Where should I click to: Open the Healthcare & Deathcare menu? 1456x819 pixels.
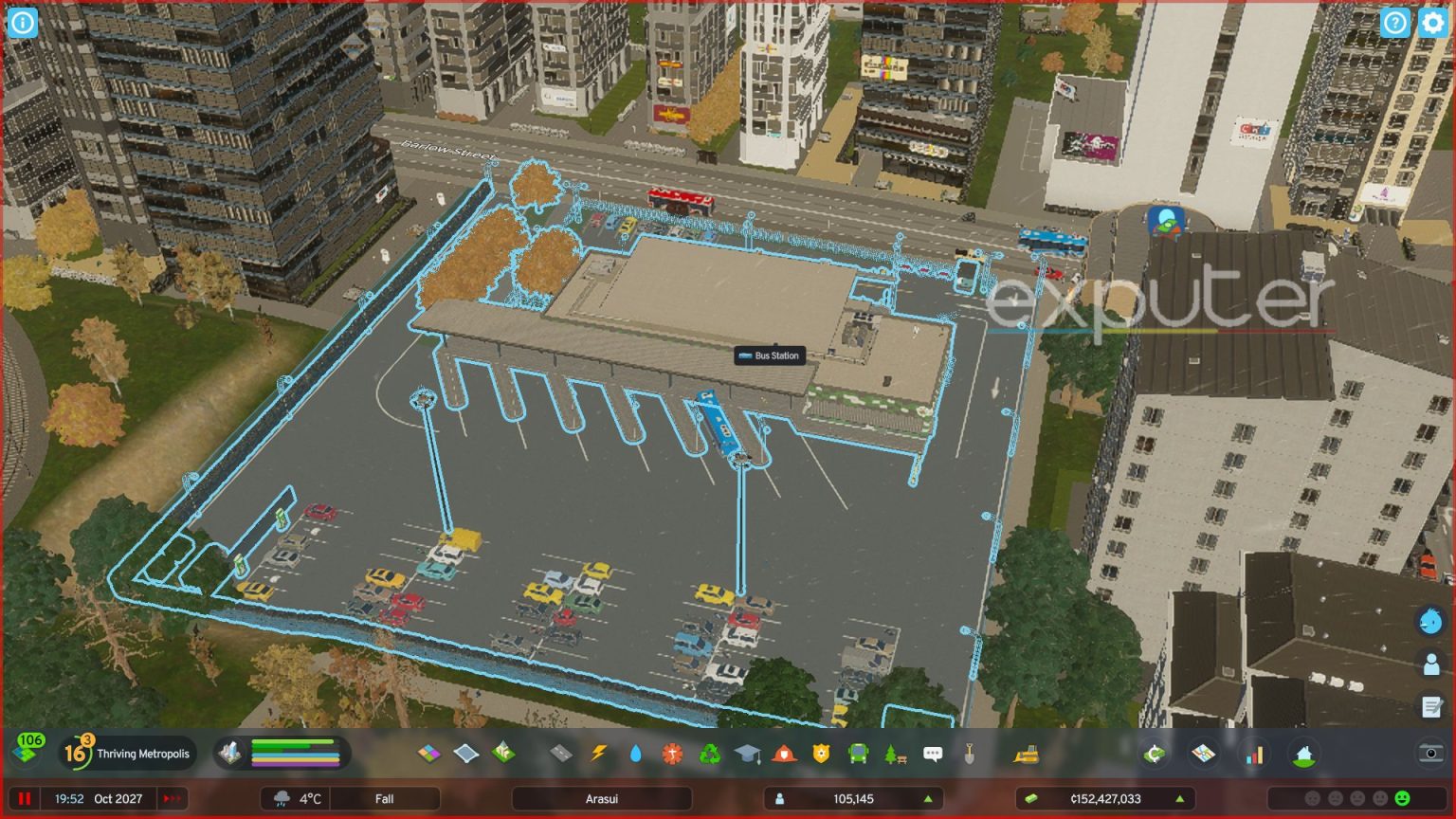[x=671, y=755]
